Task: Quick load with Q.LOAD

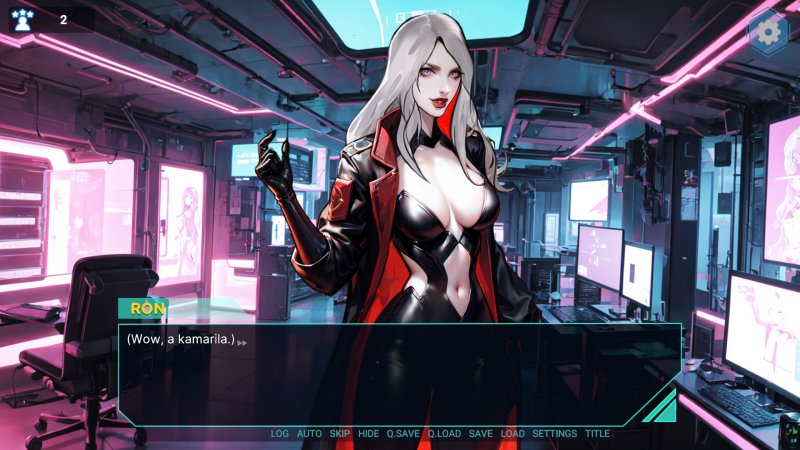Action: [444, 434]
